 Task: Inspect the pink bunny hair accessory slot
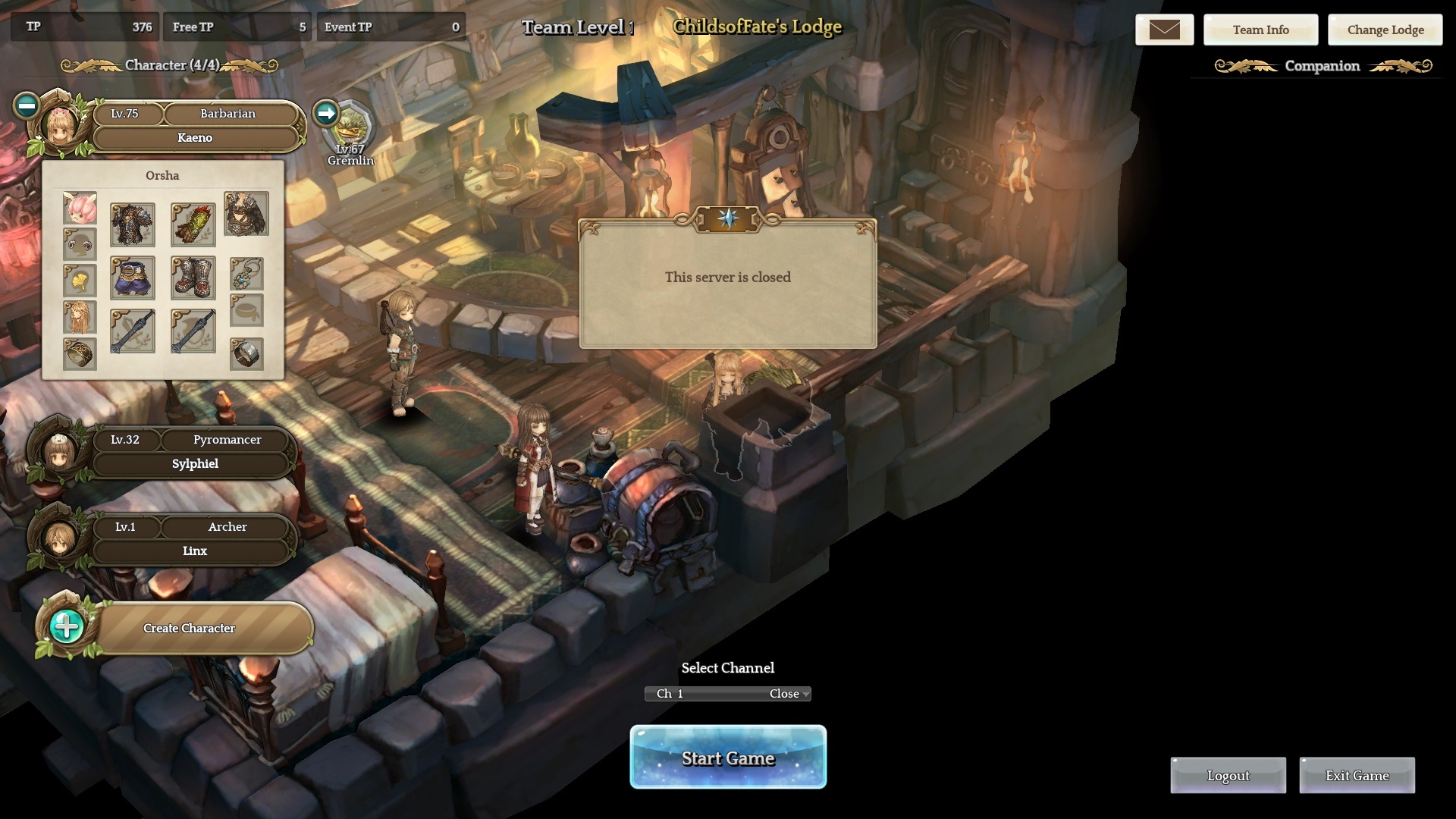tap(80, 209)
